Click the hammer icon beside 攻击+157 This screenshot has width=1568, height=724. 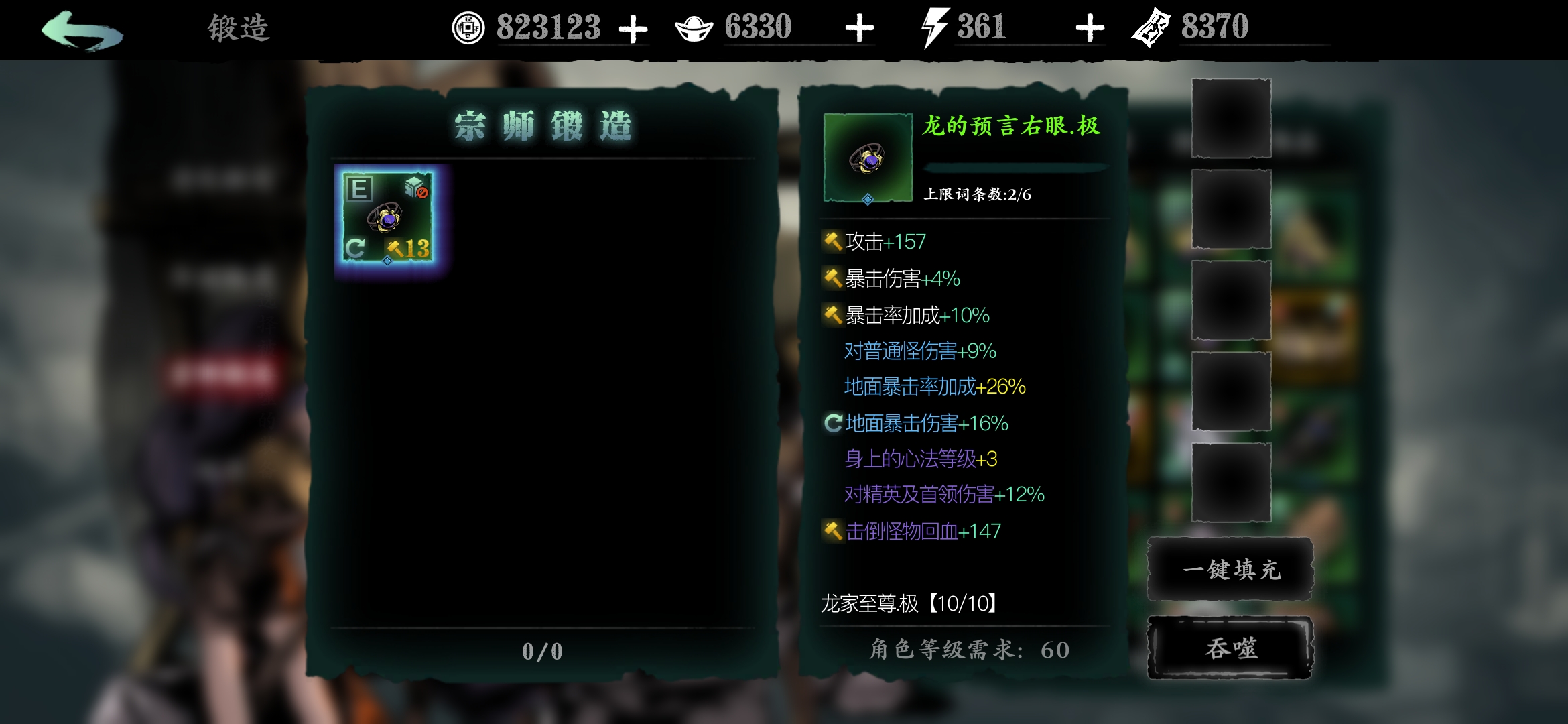pyautogui.click(x=833, y=242)
